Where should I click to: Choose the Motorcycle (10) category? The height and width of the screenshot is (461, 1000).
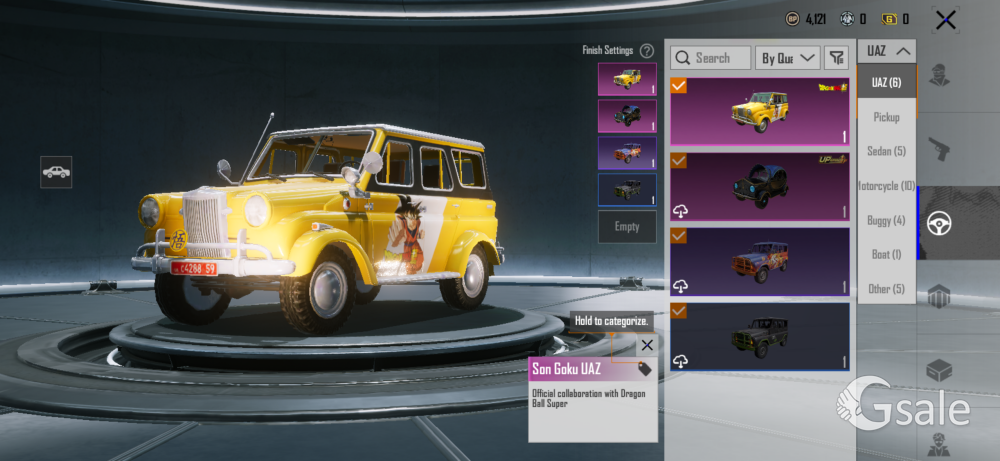click(x=886, y=186)
